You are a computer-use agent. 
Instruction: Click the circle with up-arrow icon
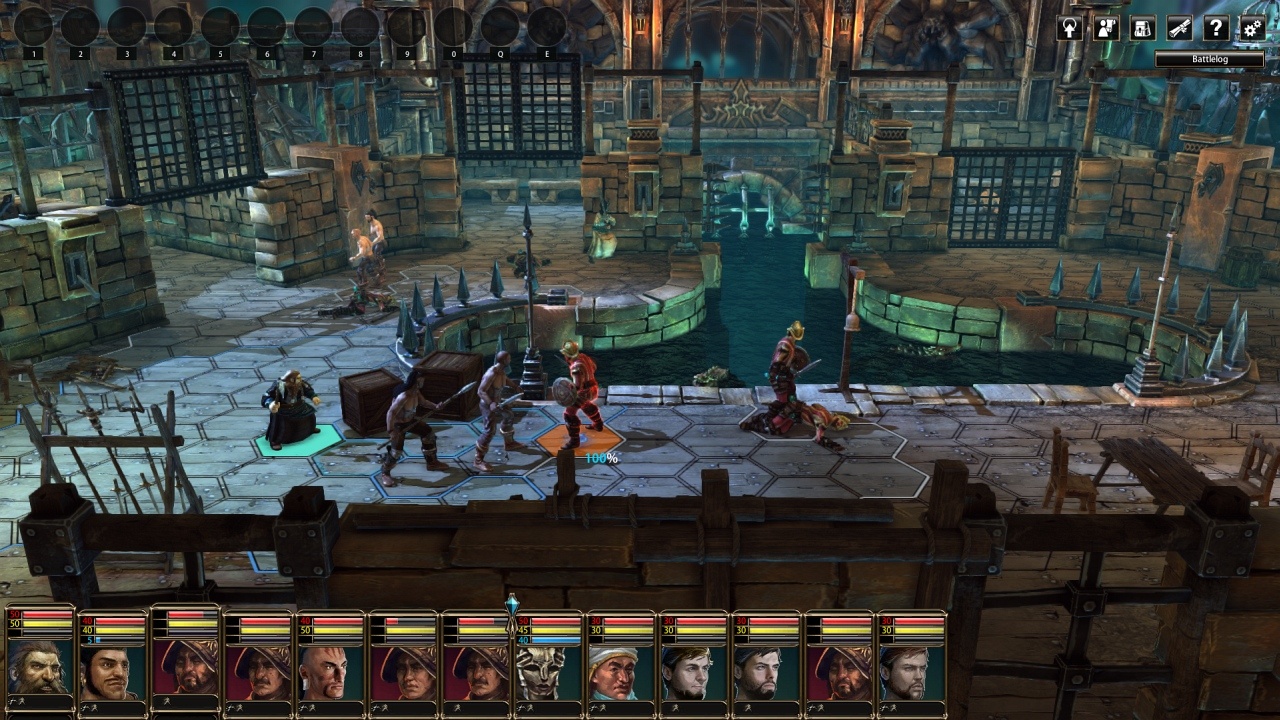click(1069, 28)
